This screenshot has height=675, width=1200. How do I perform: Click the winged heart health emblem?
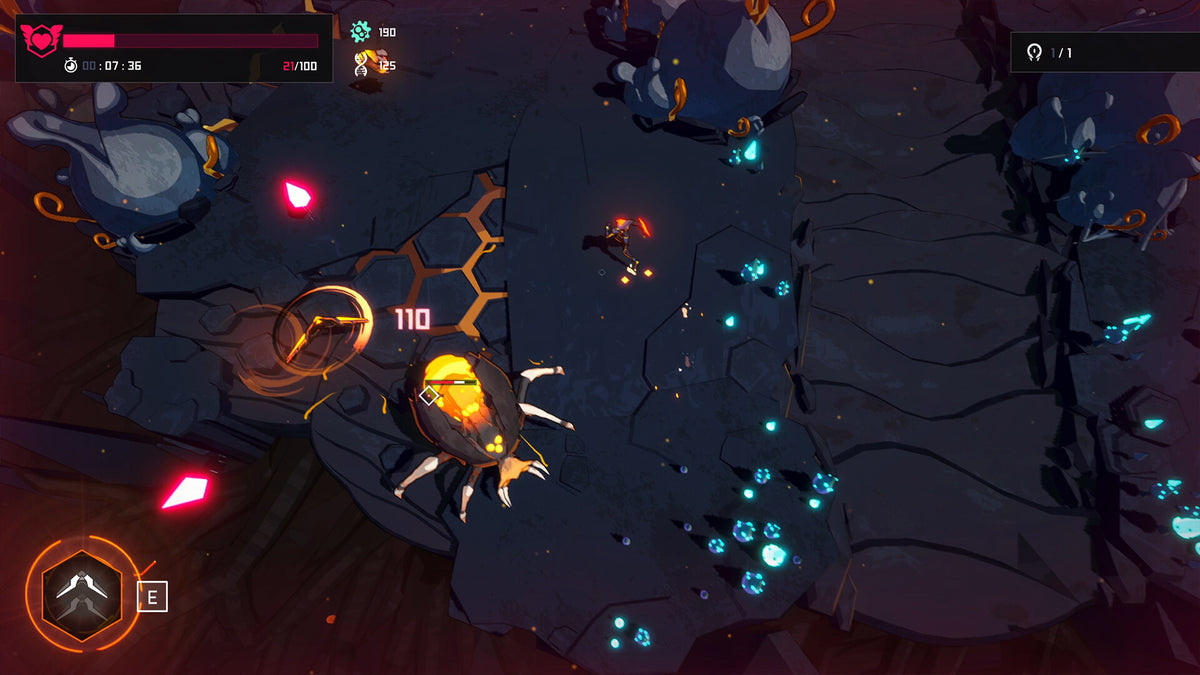coord(41,40)
